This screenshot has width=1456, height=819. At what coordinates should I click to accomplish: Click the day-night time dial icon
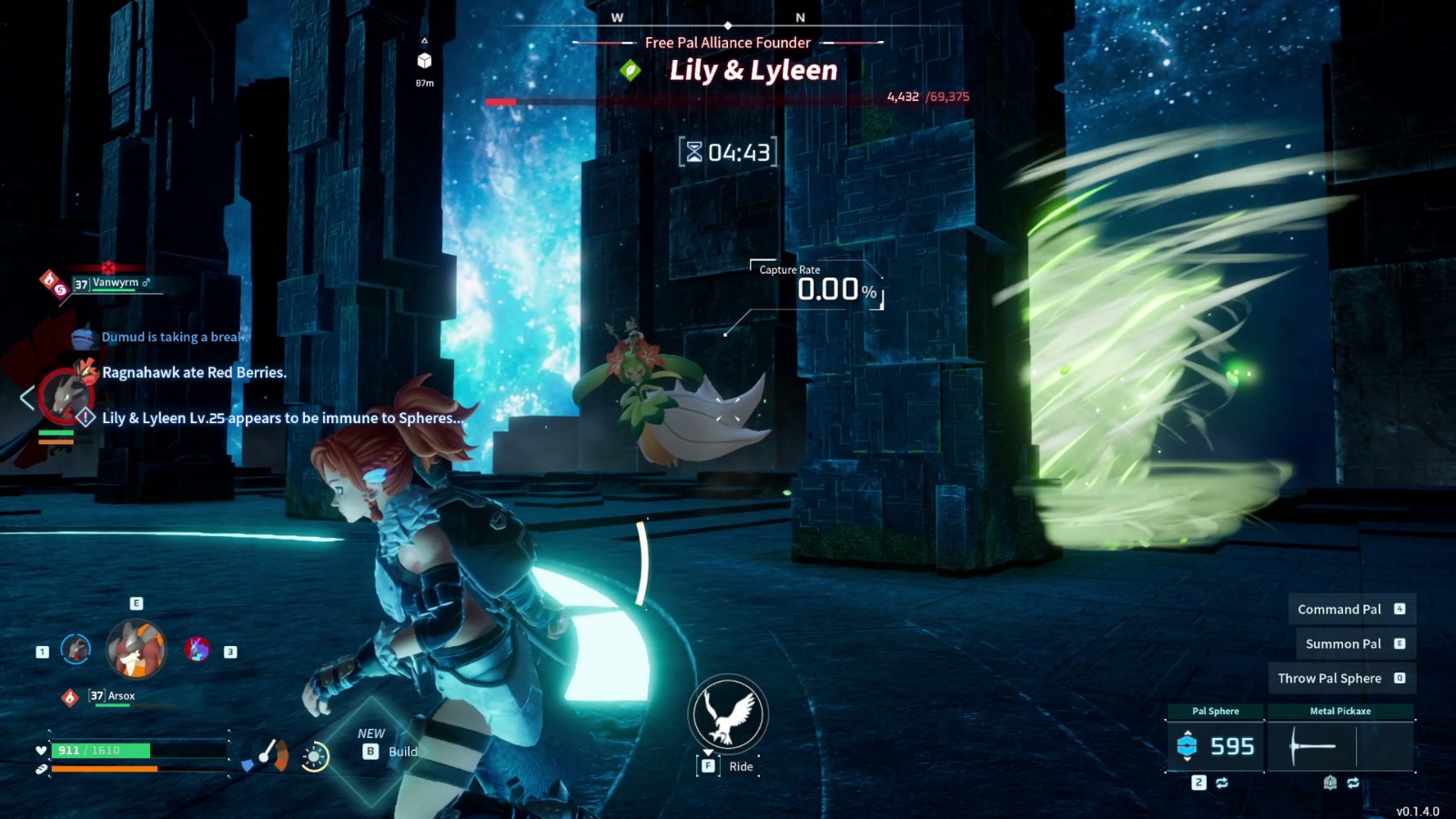315,757
